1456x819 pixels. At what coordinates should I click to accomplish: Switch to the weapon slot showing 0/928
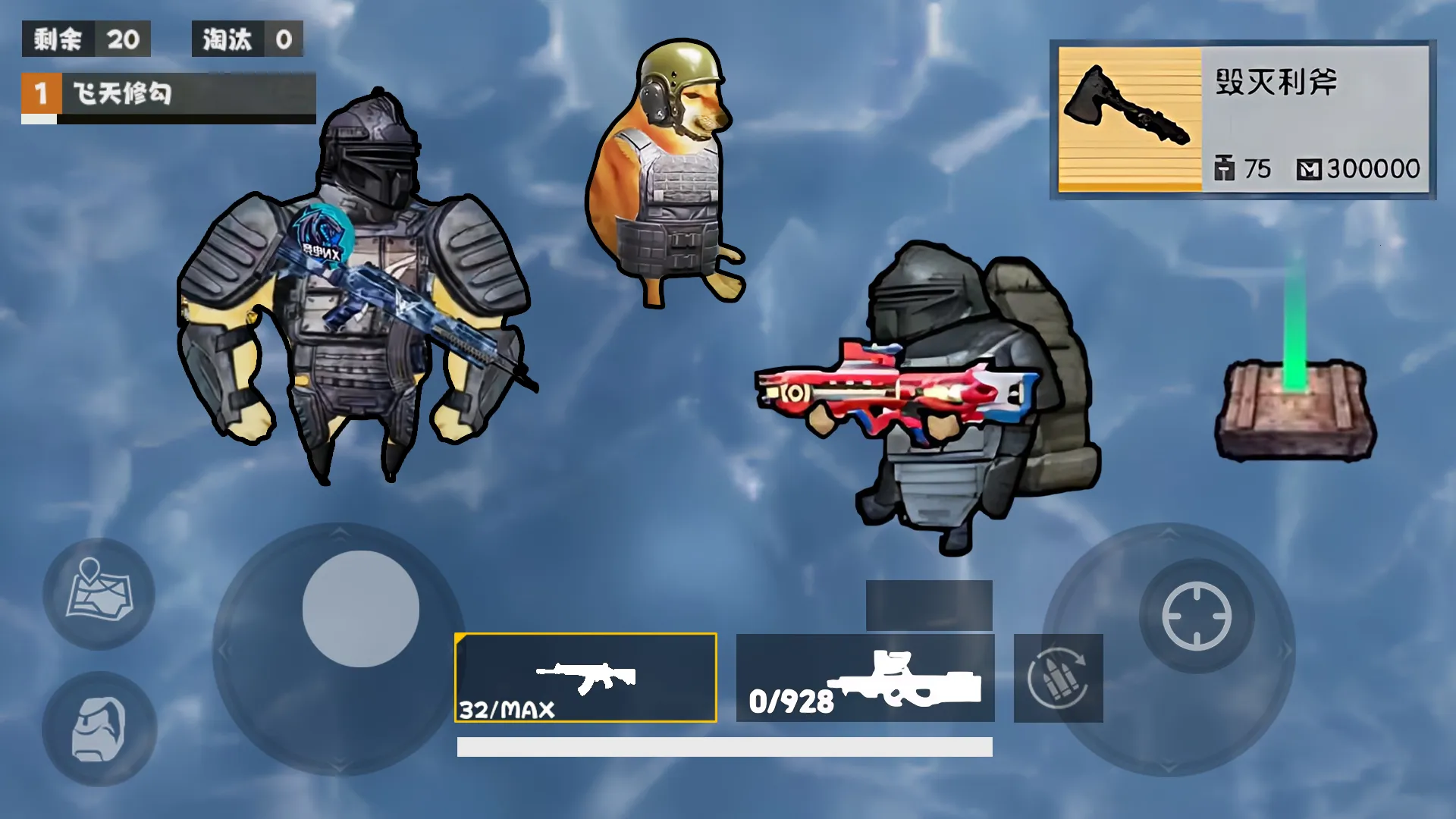pos(864,677)
